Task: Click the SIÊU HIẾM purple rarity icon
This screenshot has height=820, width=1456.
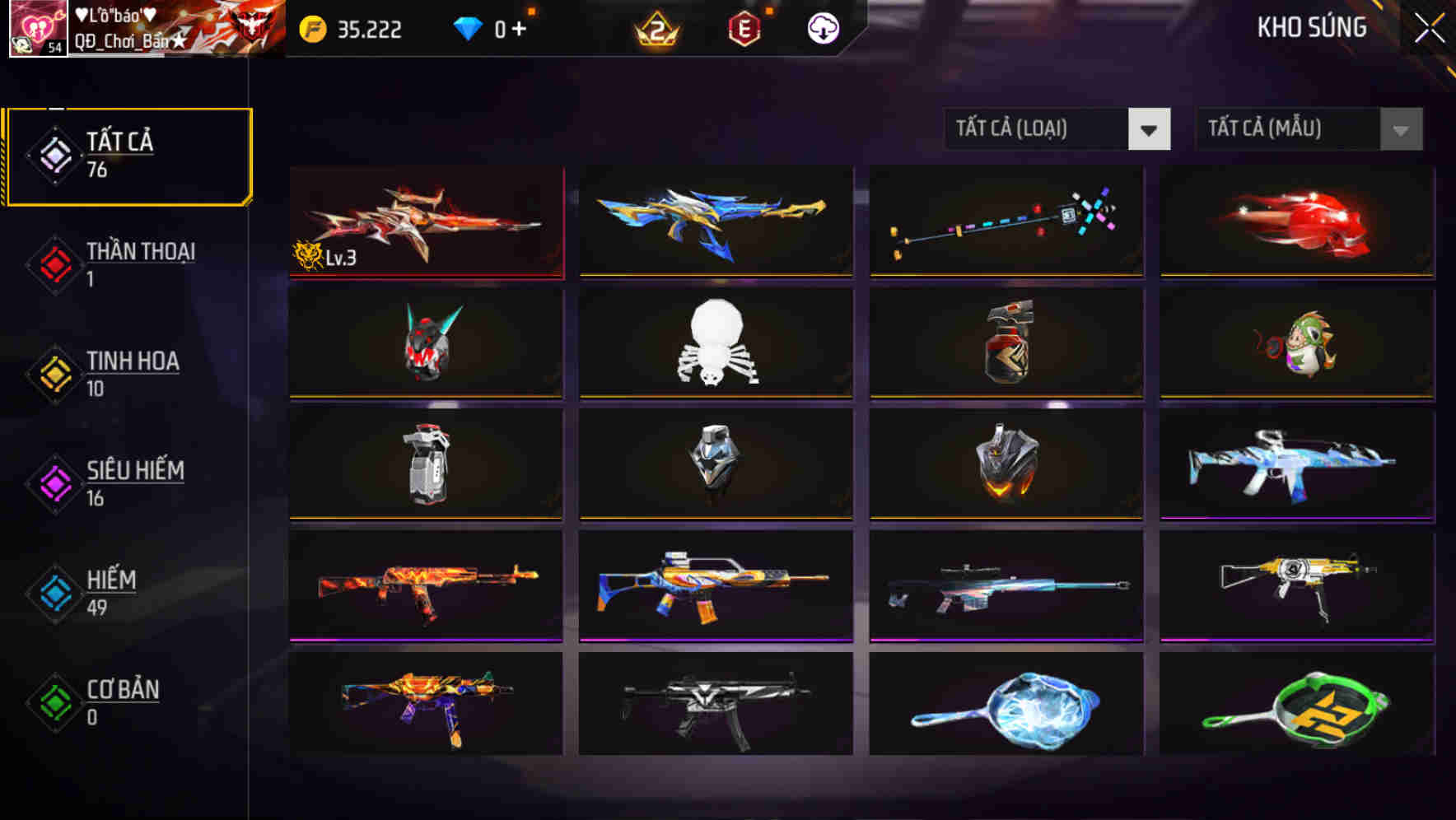Action: [x=54, y=484]
